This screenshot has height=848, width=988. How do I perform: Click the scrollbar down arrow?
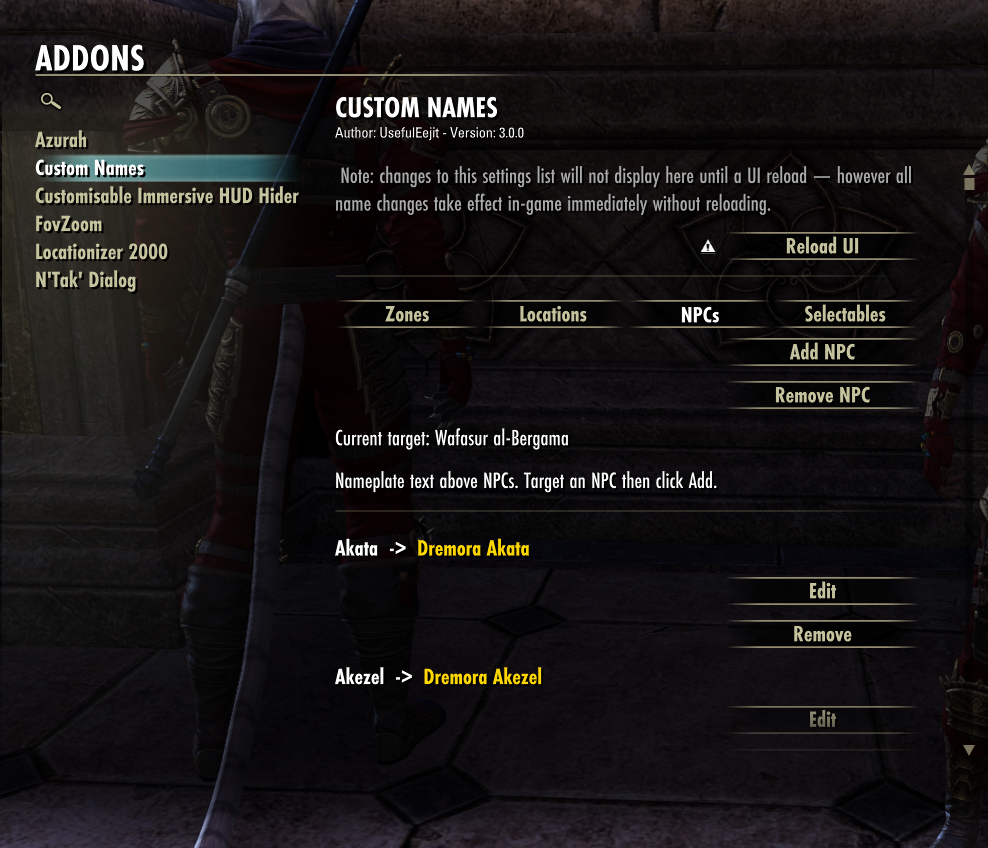[968, 750]
